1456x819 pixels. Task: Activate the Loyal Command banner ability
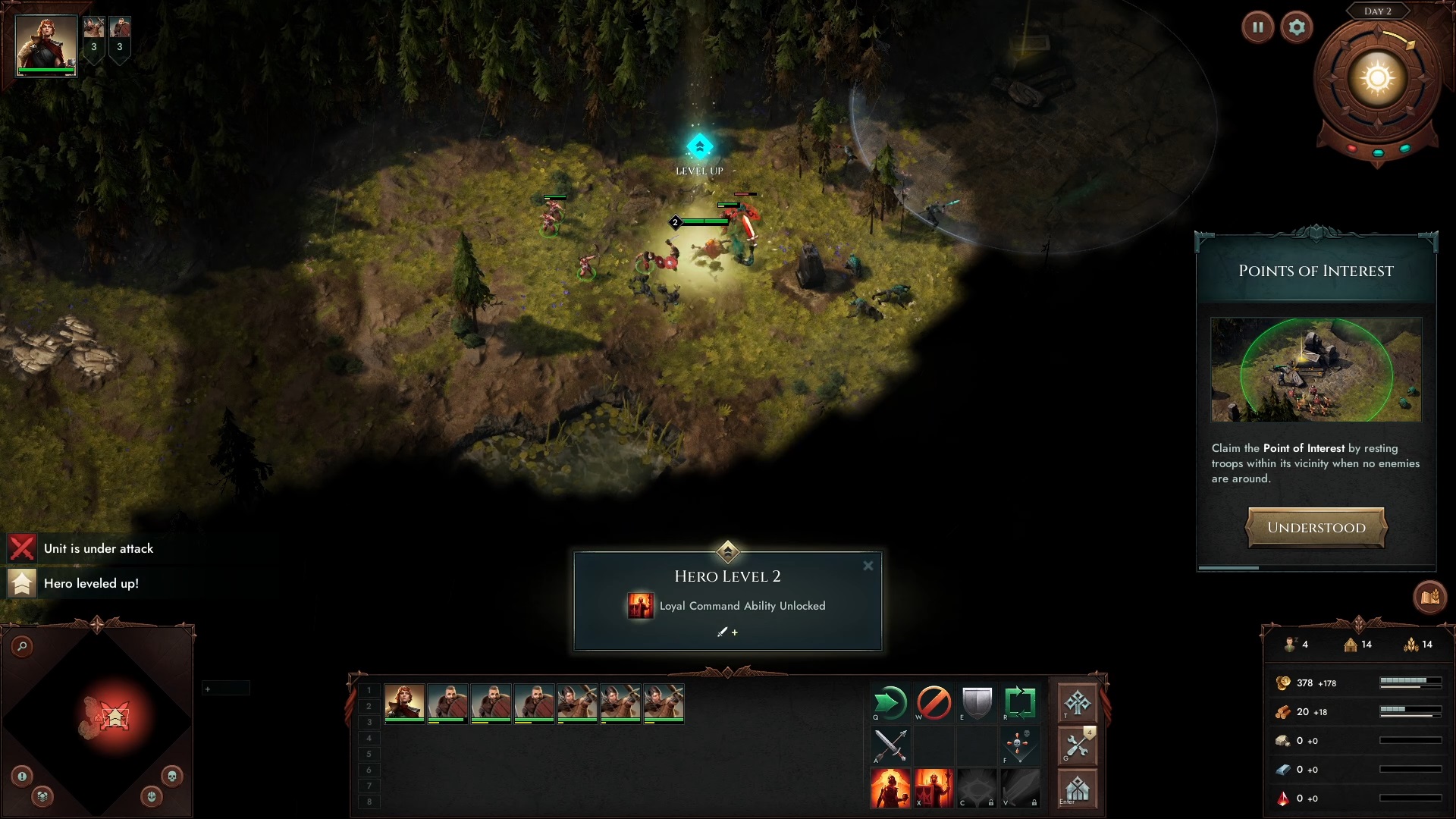(934, 789)
